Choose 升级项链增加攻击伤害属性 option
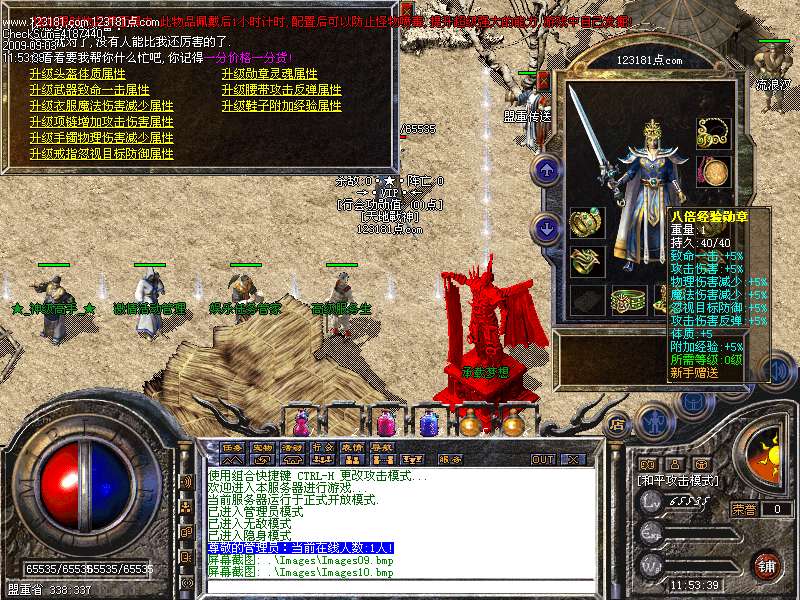The height and width of the screenshot is (600, 800). coord(101,122)
